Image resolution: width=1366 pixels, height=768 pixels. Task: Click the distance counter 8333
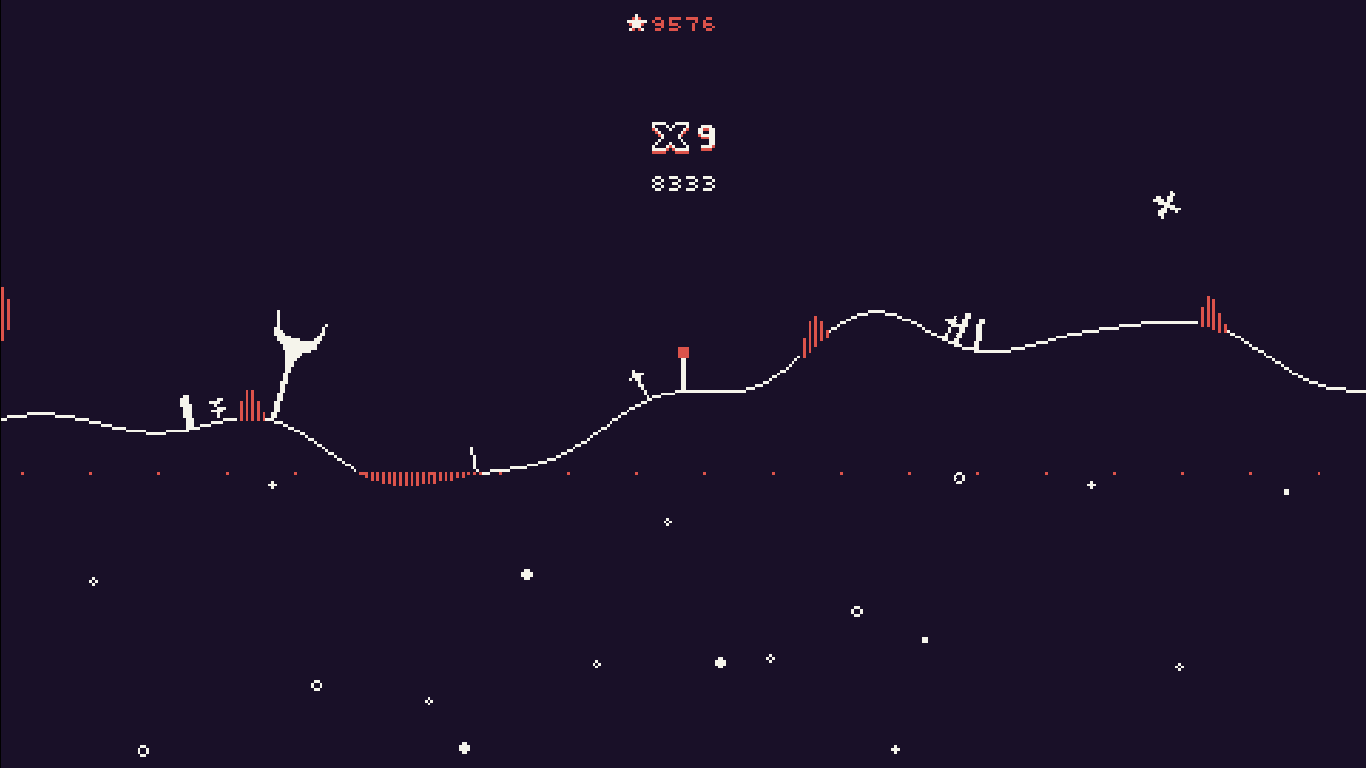(684, 183)
